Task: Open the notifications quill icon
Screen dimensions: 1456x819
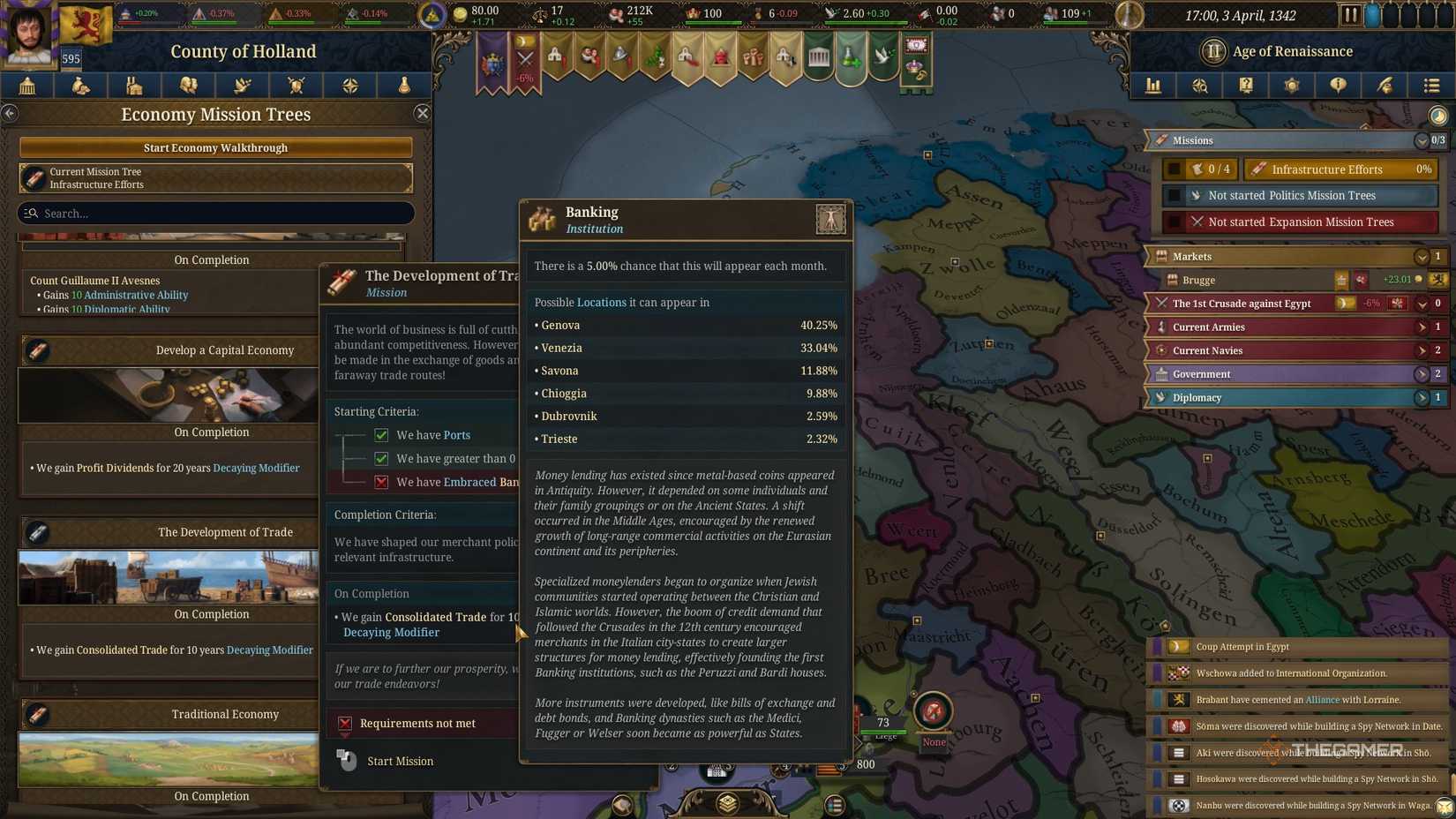Action: [x=1384, y=86]
